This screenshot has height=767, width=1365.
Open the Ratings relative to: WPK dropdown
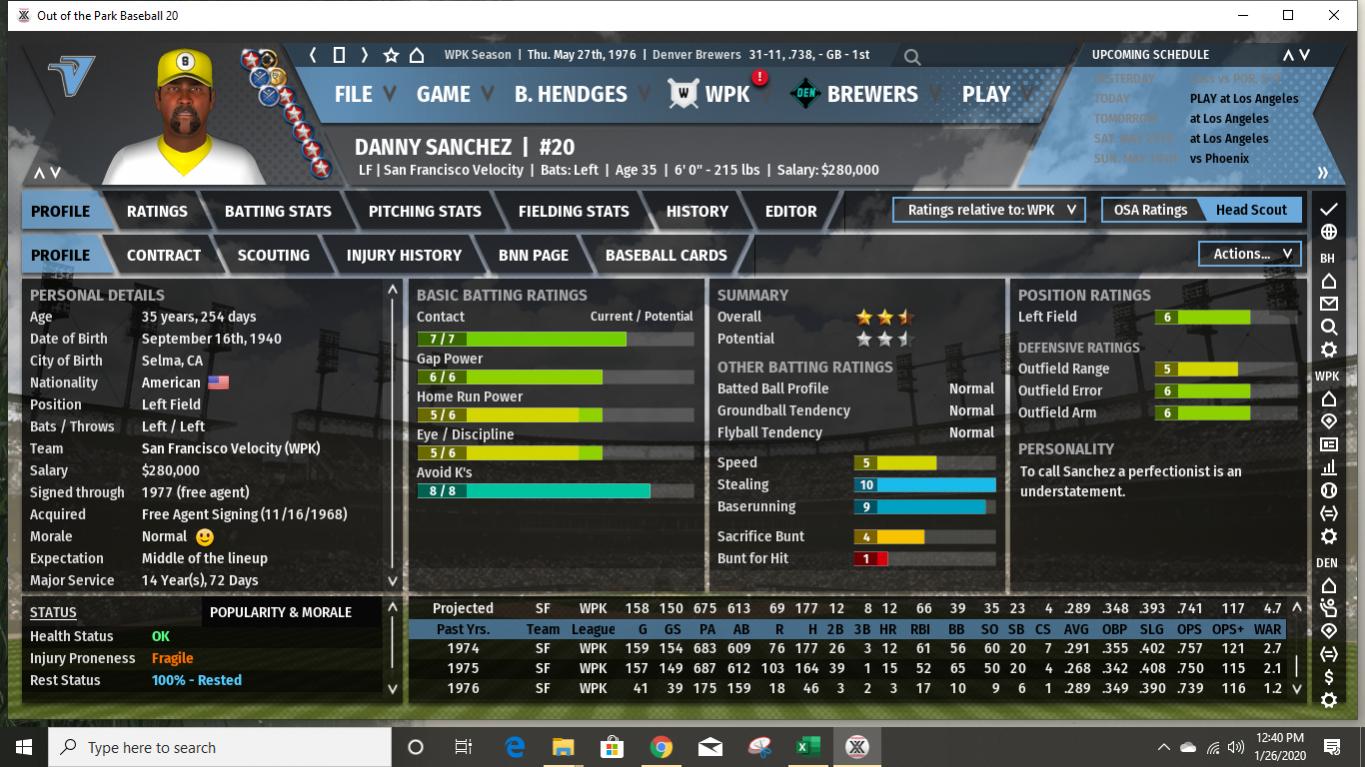click(988, 210)
